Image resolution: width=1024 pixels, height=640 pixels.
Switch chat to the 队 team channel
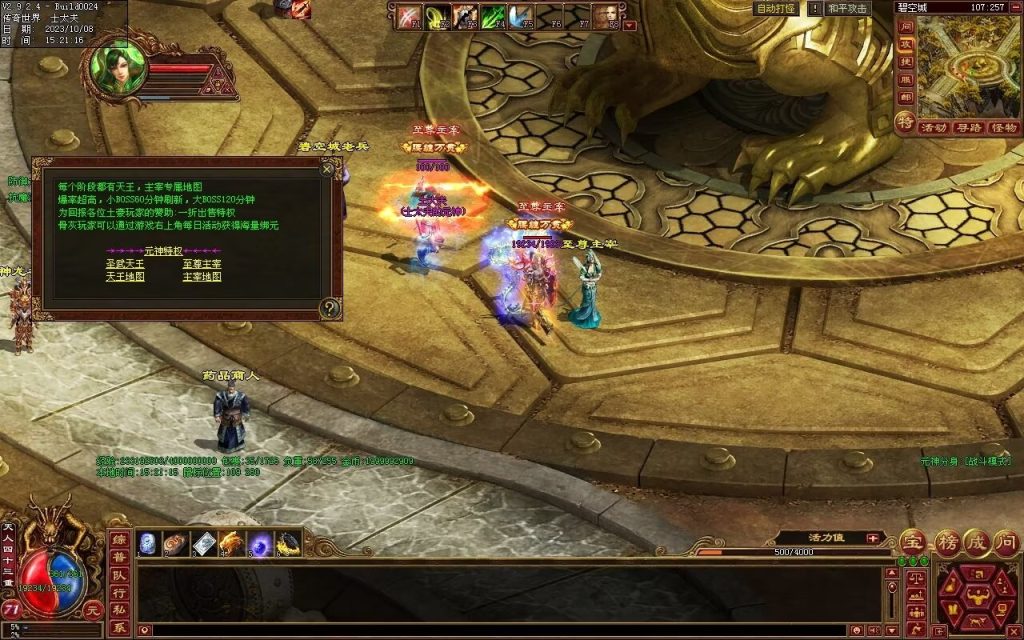tap(119, 575)
